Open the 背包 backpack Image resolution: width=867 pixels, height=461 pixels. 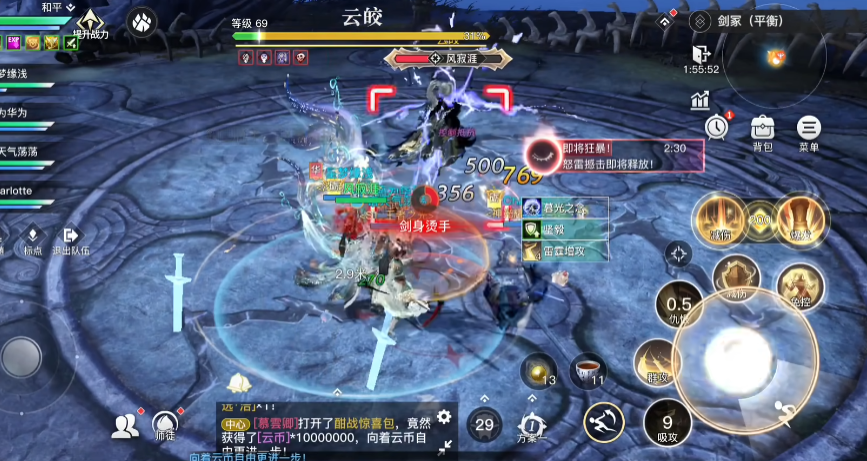pos(763,129)
